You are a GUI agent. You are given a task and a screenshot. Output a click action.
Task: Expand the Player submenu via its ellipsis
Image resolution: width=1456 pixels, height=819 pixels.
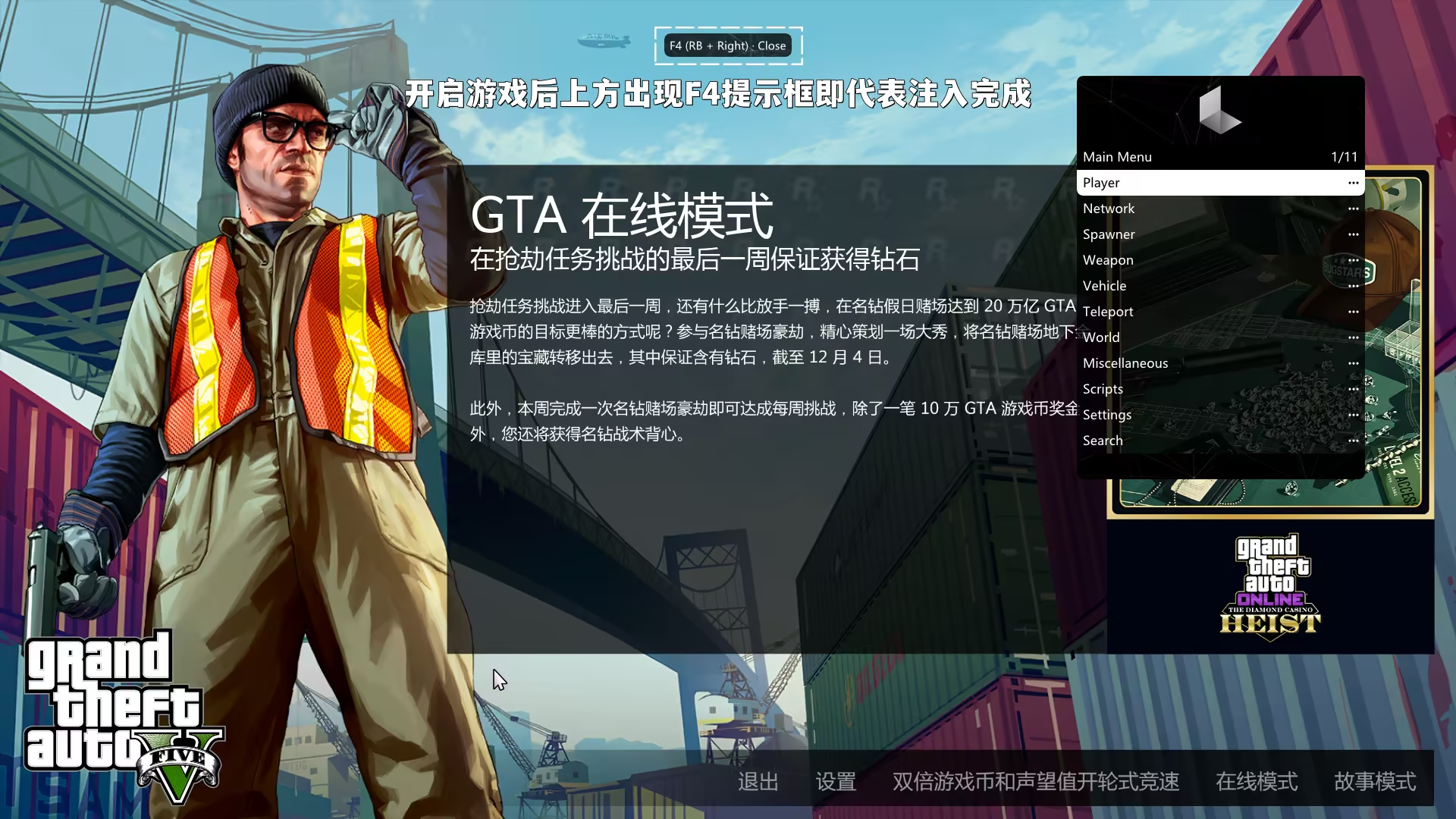(x=1353, y=182)
